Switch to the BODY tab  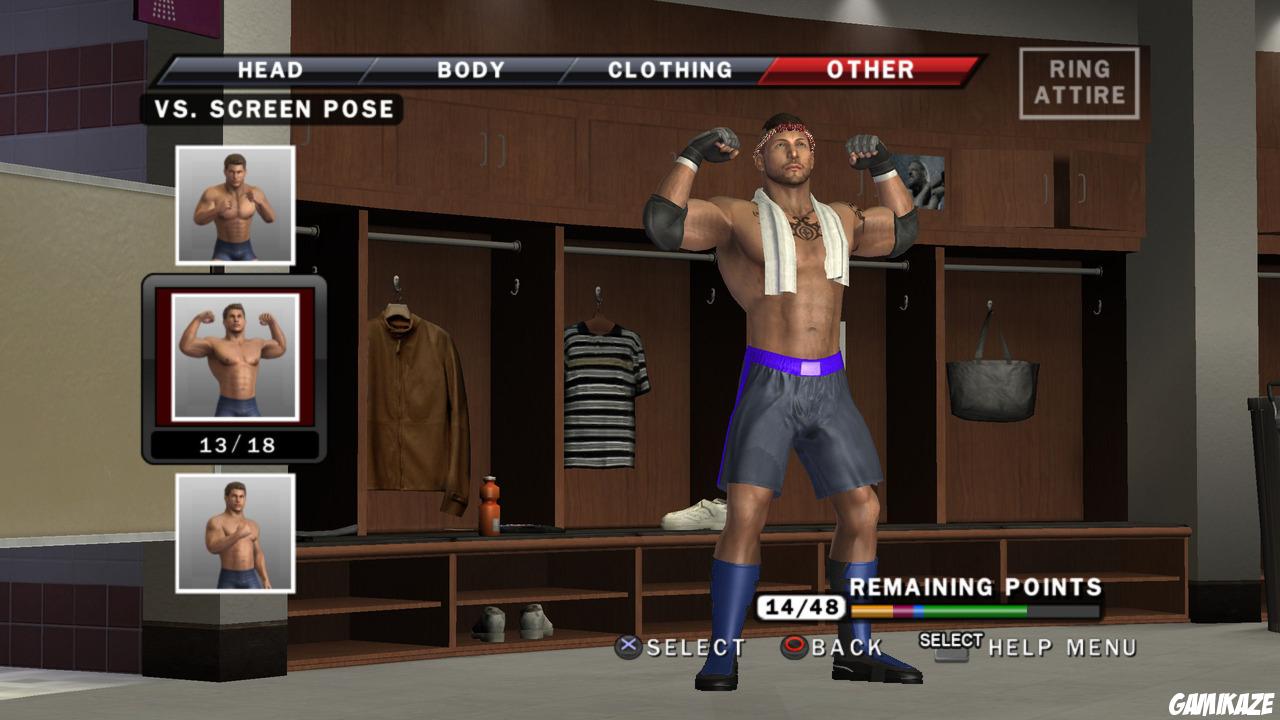click(466, 70)
